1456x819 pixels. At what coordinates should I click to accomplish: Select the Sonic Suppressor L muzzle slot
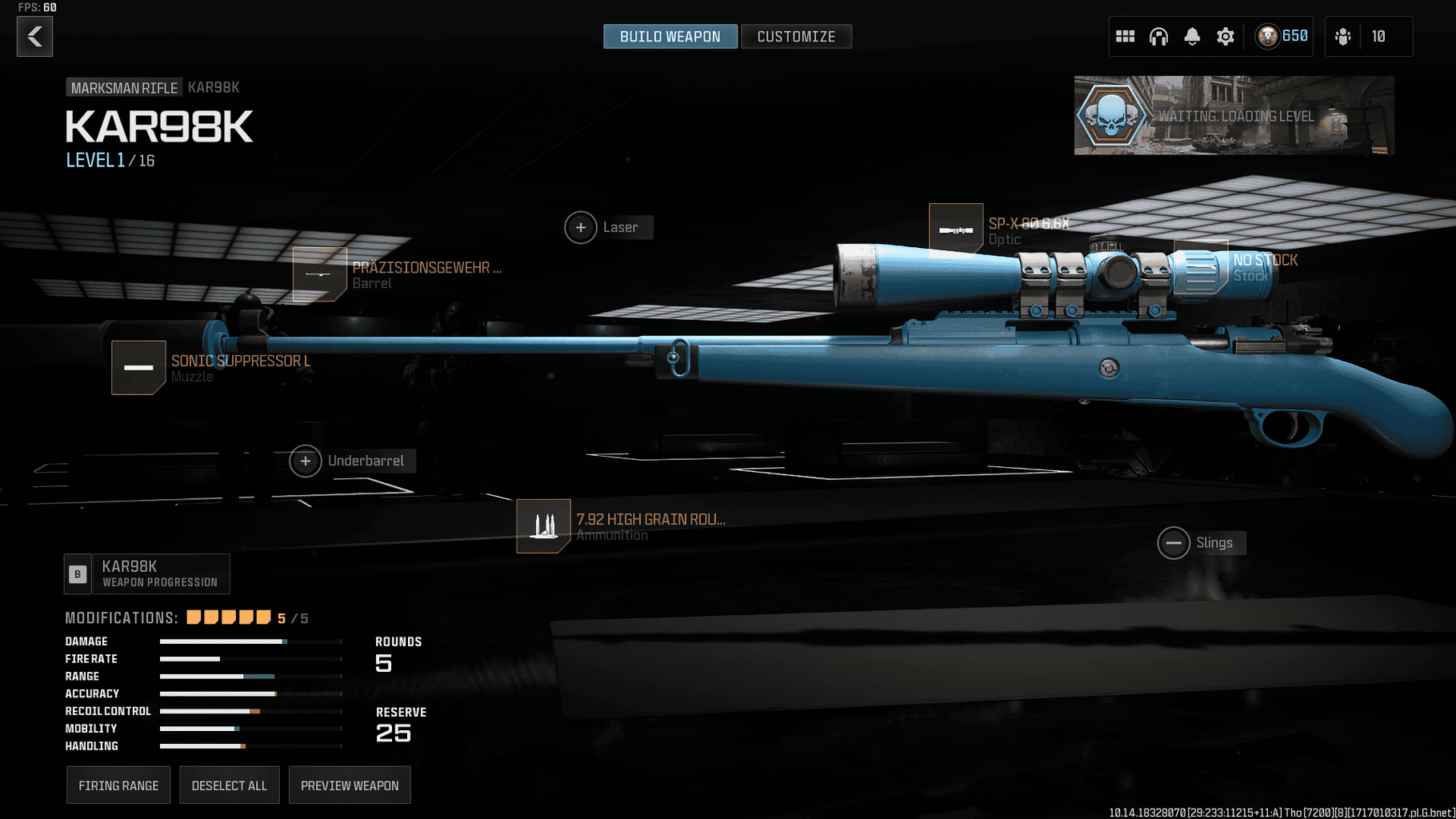click(138, 368)
